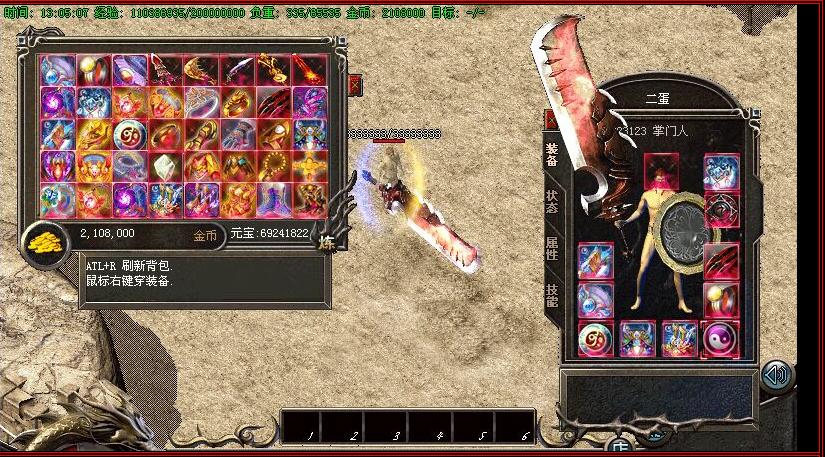Click the gold coin pile icon
Screen dimensions: 825x457
point(42,241)
